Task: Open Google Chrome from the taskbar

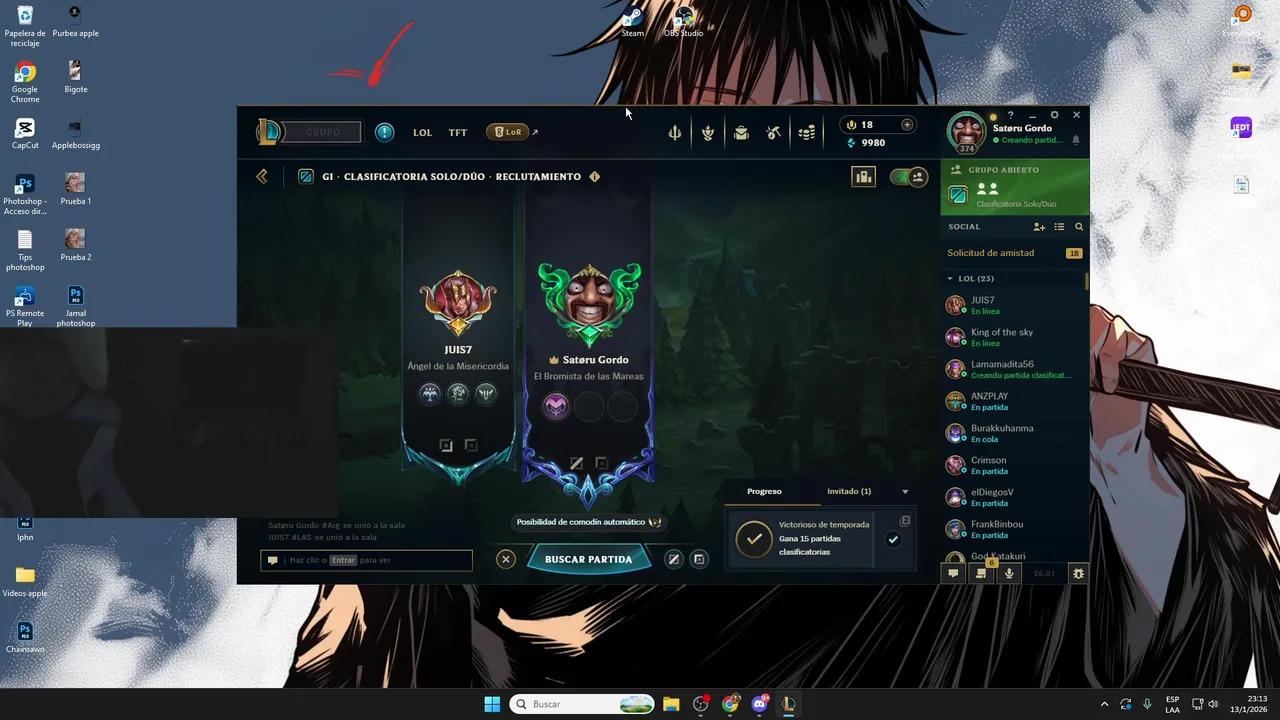Action: [x=730, y=704]
